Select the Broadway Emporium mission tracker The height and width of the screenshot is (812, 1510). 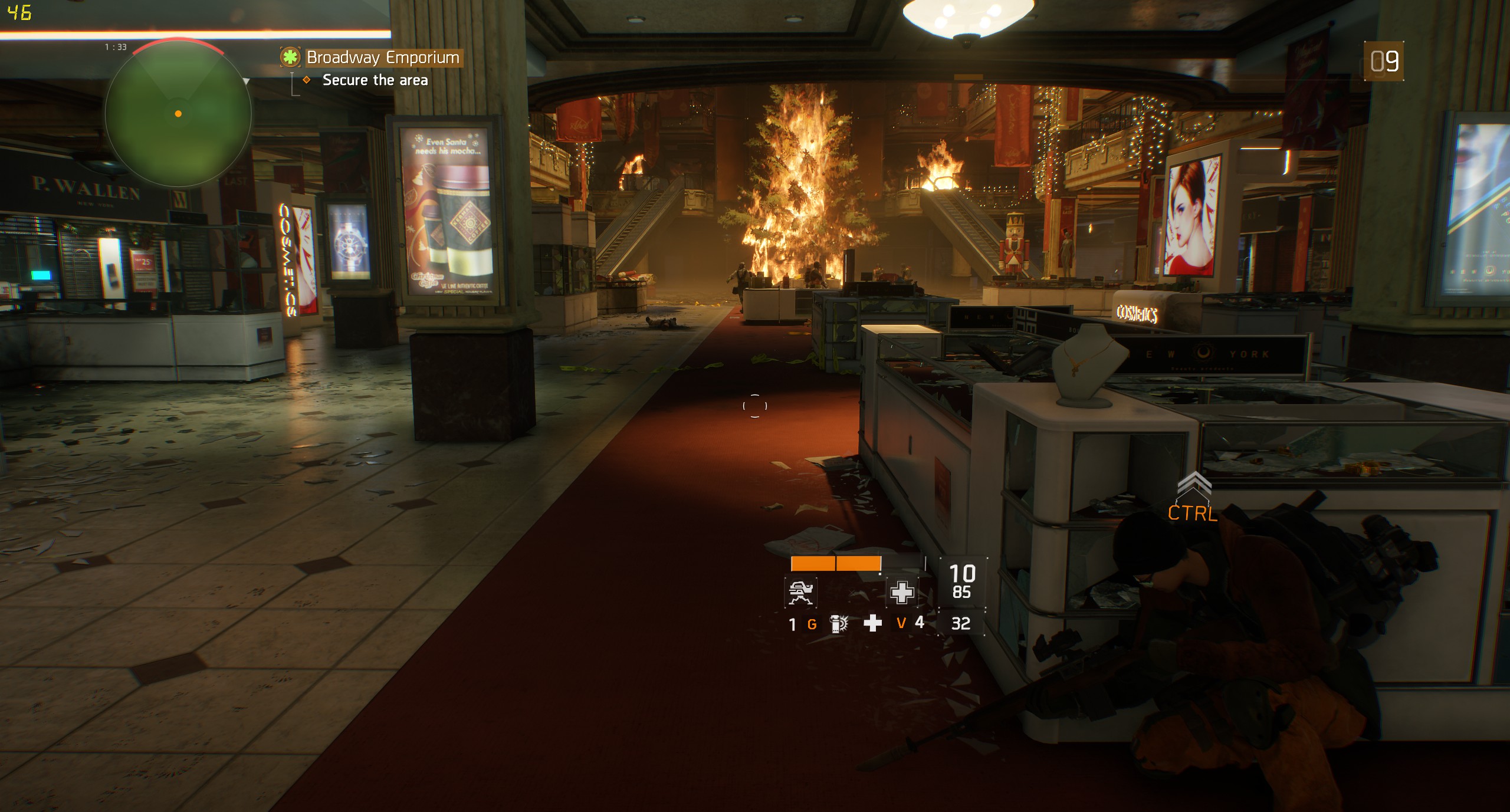click(382, 58)
